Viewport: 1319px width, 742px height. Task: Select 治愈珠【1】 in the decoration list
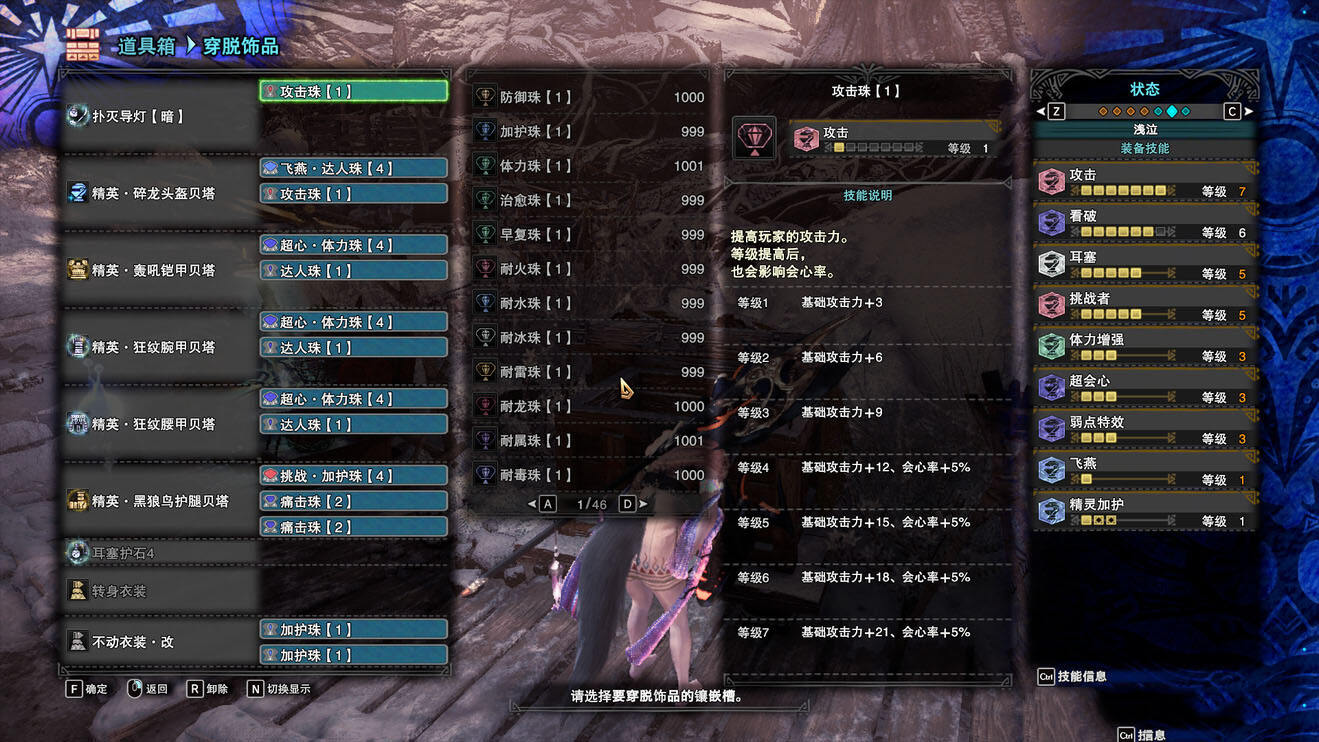[x=590, y=200]
